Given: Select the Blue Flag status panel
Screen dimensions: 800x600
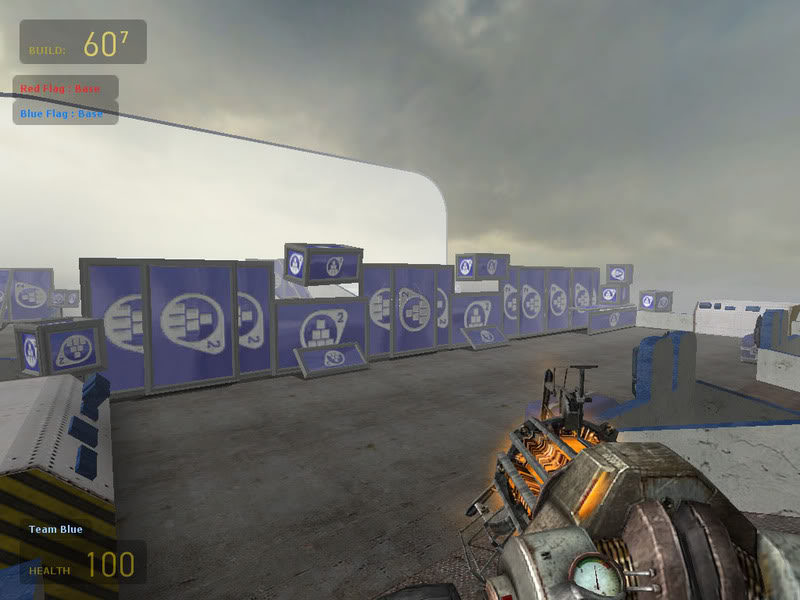Looking at the screenshot, I should click(x=65, y=113).
